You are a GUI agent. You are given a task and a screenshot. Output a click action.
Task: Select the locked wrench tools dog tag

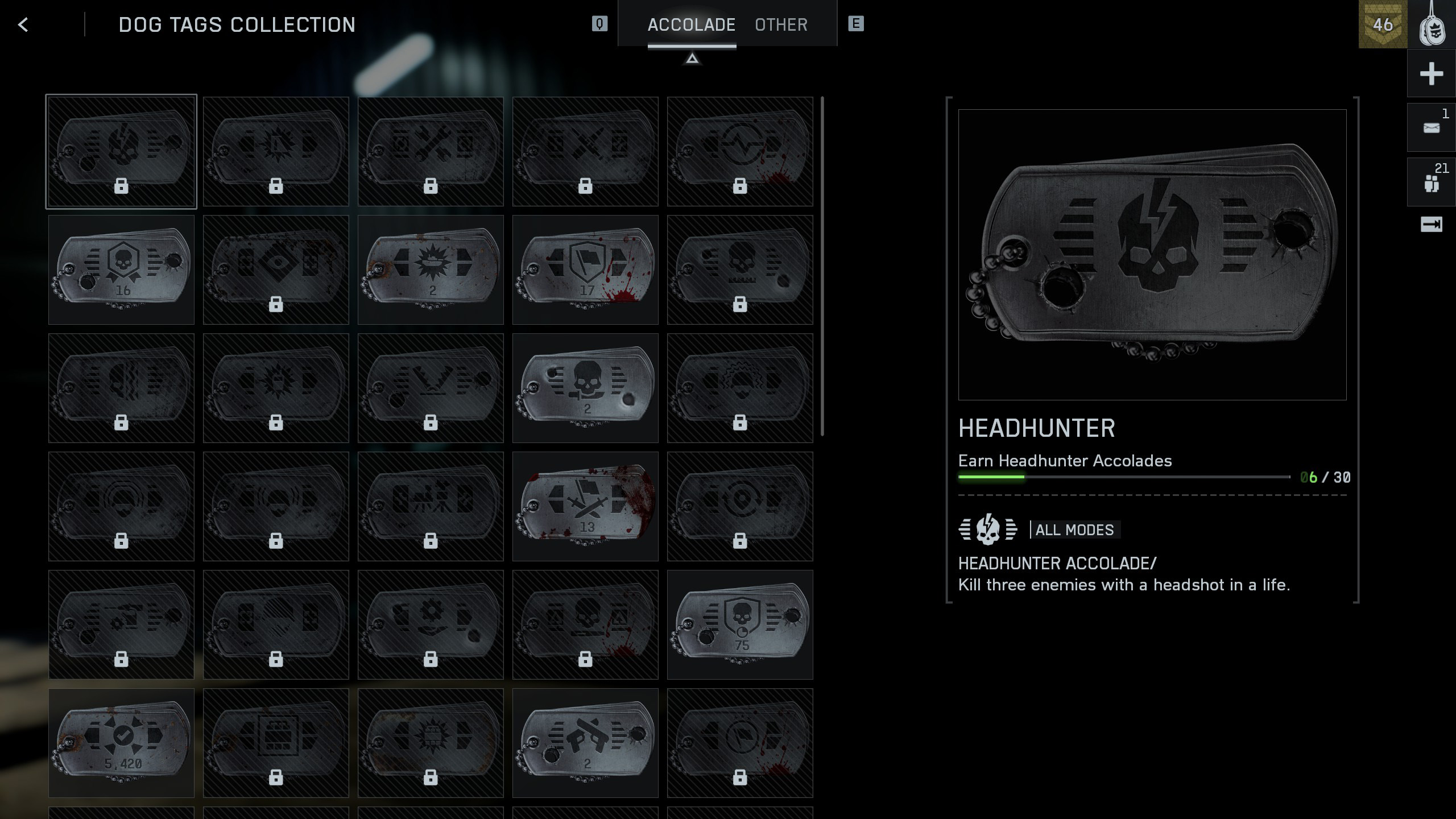click(x=431, y=151)
